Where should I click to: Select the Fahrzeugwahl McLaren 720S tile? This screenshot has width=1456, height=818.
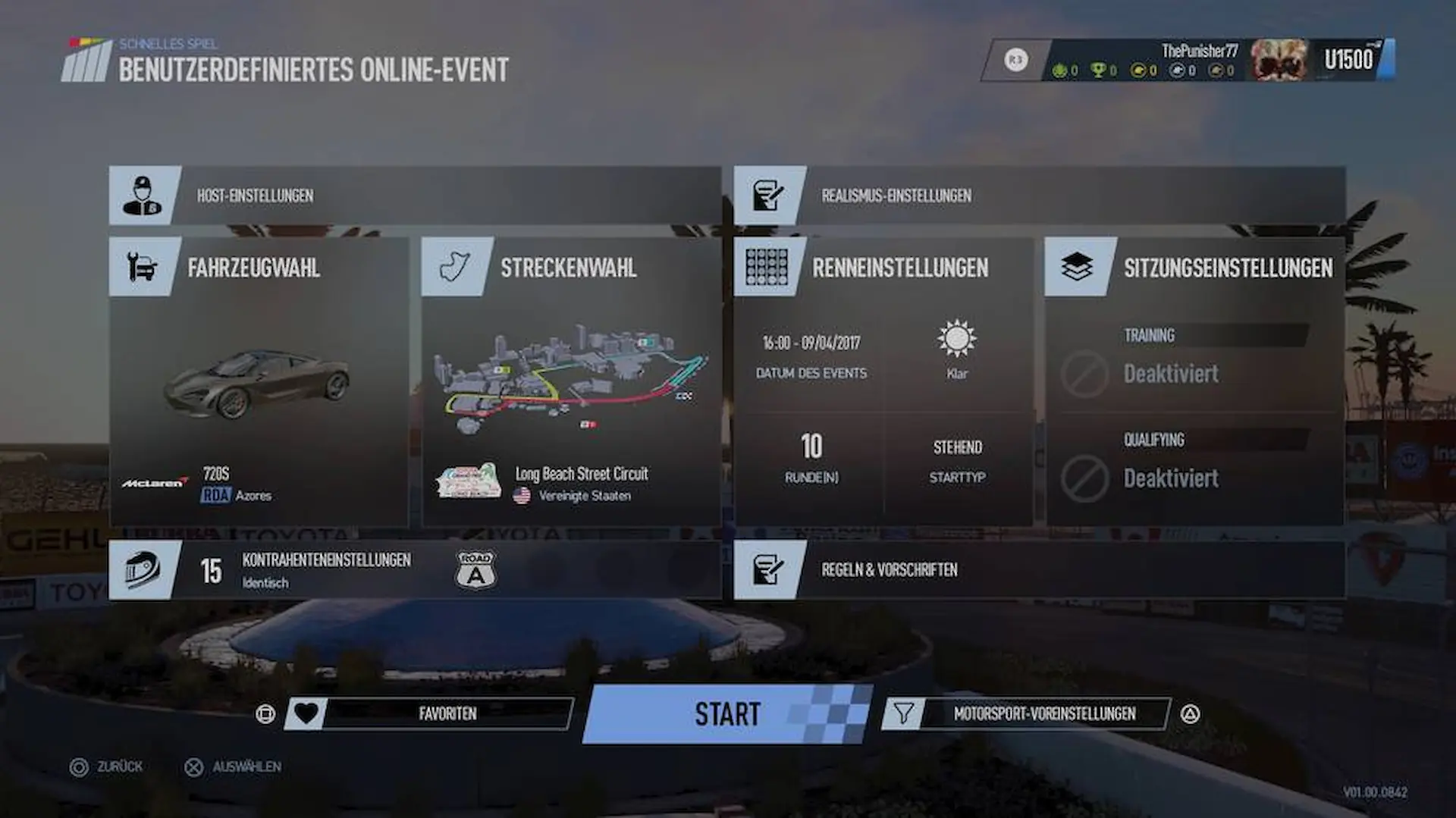point(259,383)
